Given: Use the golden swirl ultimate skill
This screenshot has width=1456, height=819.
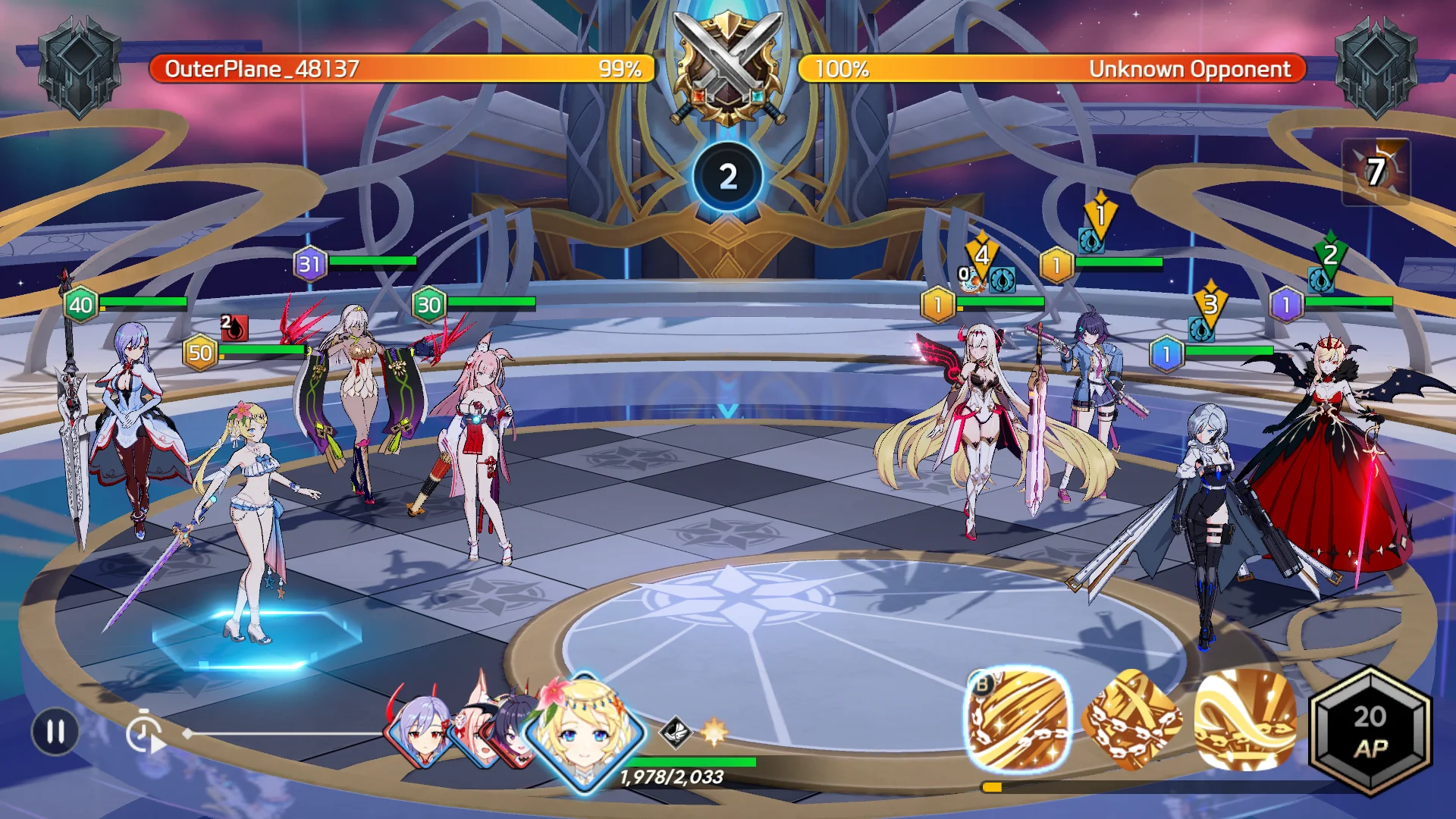Looking at the screenshot, I should [1244, 720].
